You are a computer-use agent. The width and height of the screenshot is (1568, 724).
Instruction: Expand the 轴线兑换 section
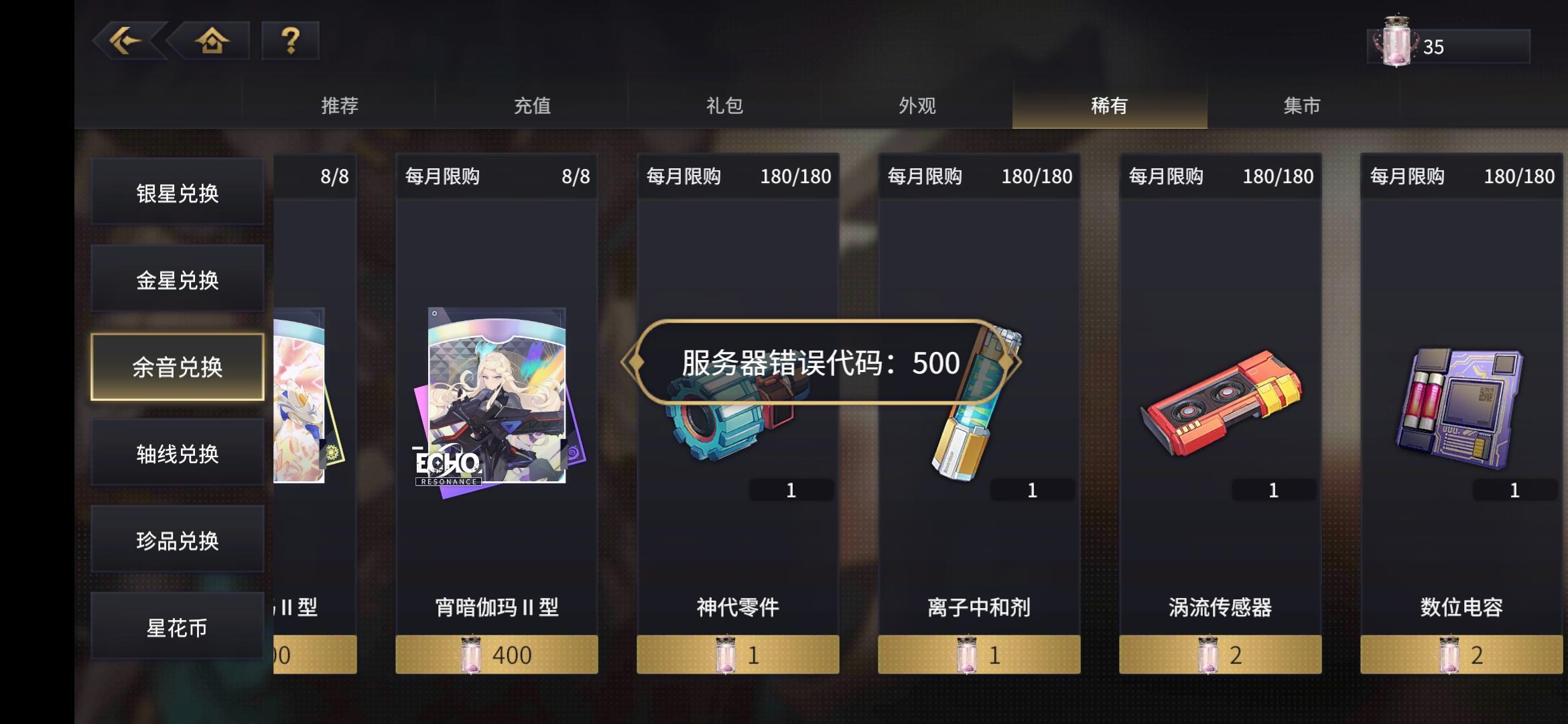[x=177, y=453]
